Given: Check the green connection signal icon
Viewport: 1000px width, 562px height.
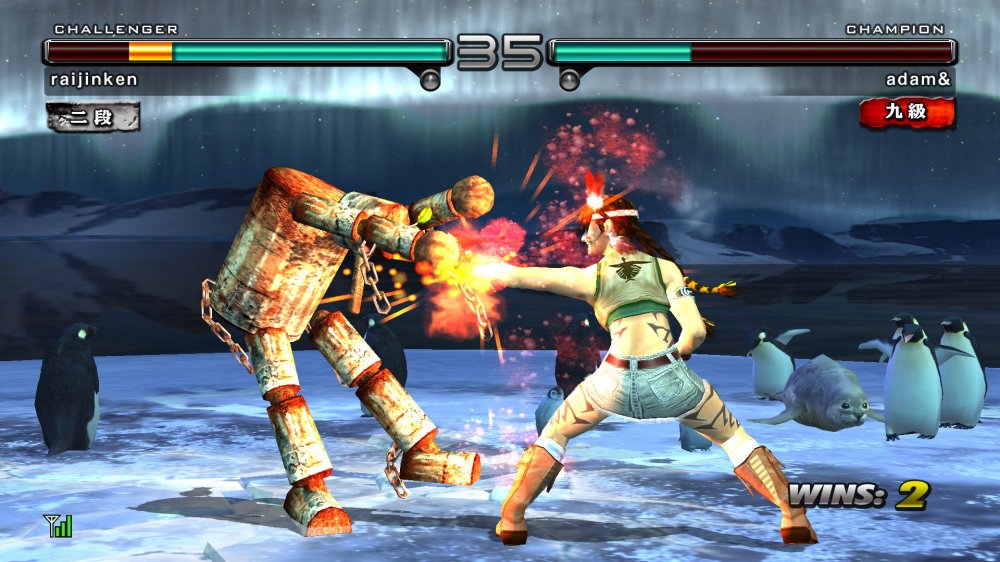Looking at the screenshot, I should (58, 525).
